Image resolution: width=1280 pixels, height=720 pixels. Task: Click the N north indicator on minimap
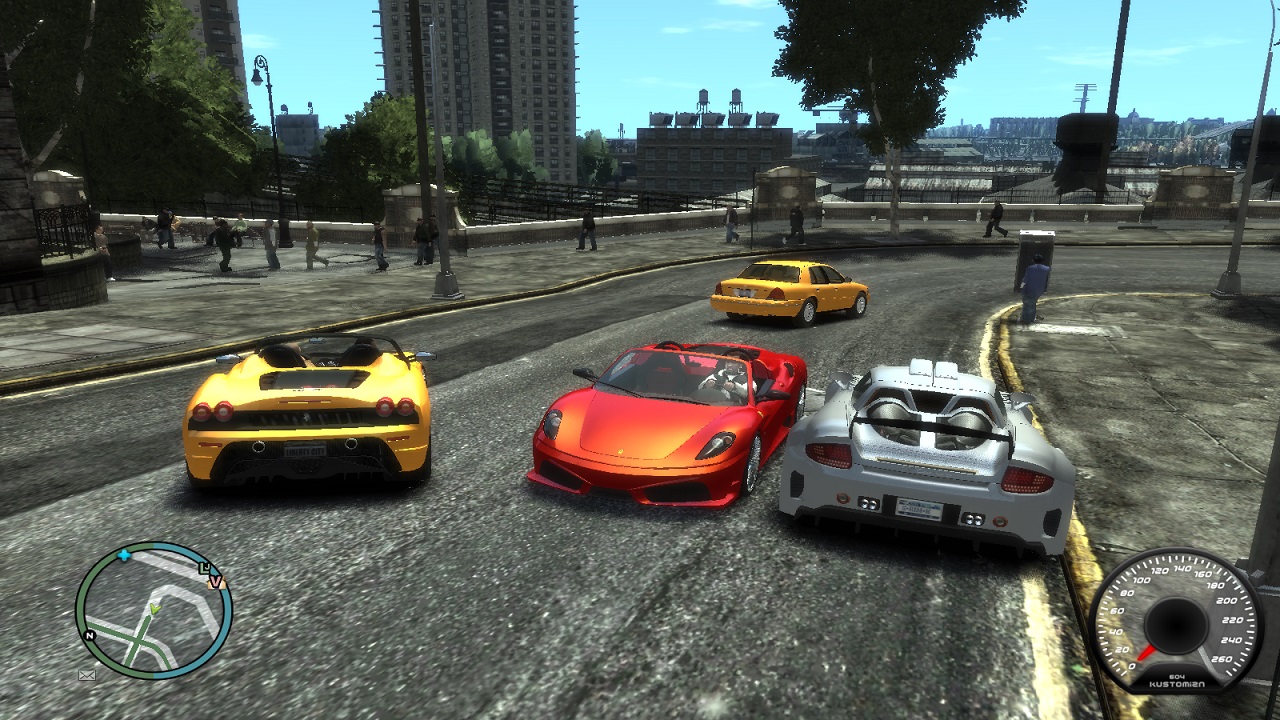[x=90, y=635]
